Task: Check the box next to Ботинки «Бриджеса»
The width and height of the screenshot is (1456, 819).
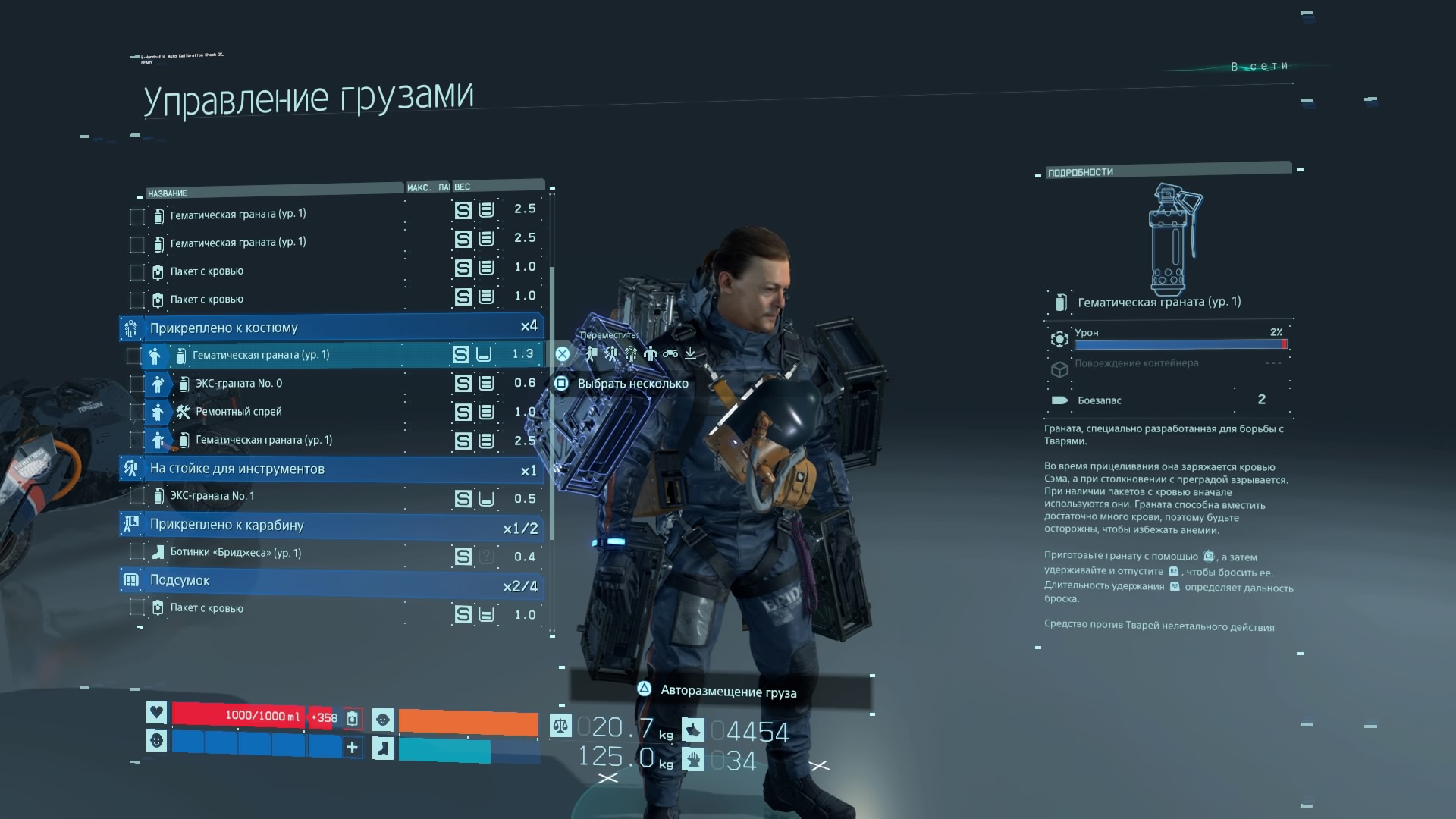Action: (x=137, y=553)
